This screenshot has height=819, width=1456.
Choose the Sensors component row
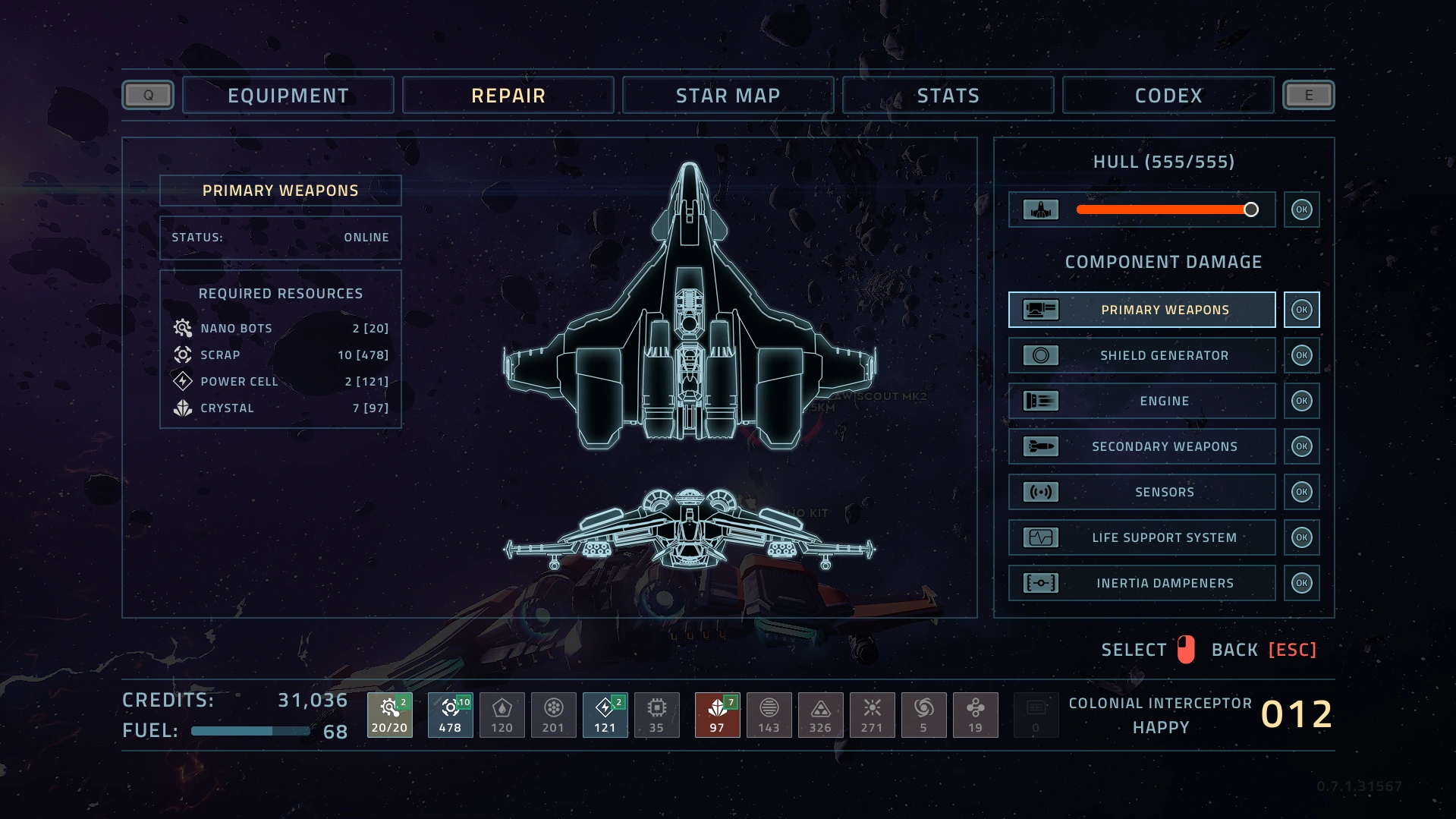[1142, 492]
